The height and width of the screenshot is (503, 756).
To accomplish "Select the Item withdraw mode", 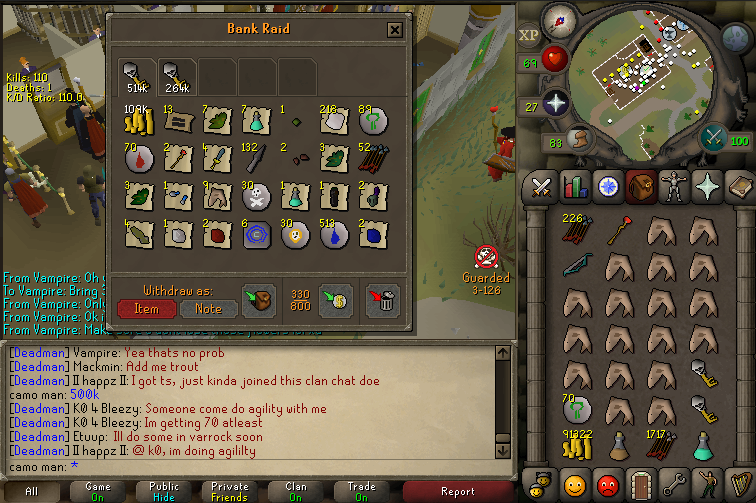I will 146,309.
